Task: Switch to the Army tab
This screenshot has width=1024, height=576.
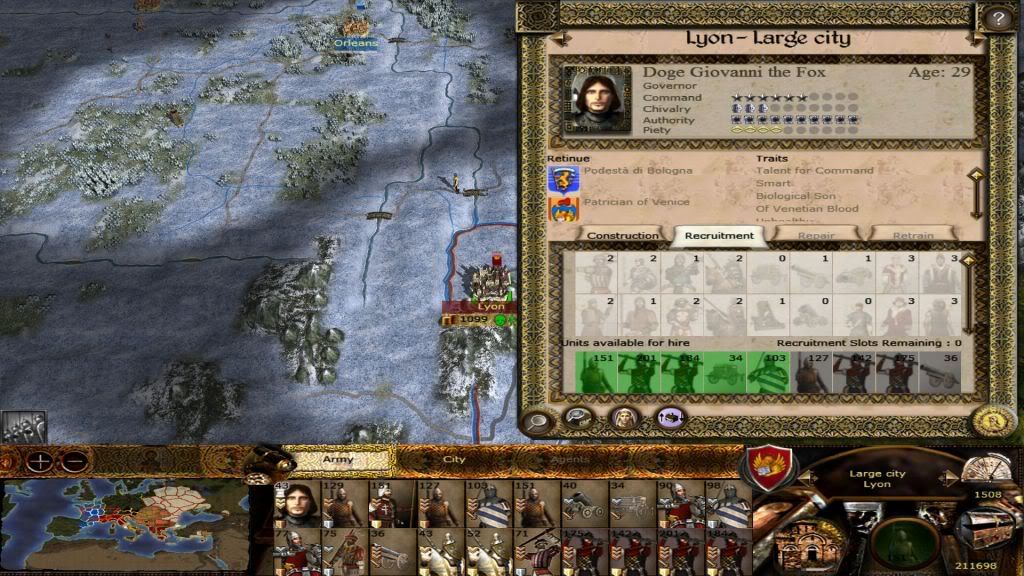Action: coord(338,459)
